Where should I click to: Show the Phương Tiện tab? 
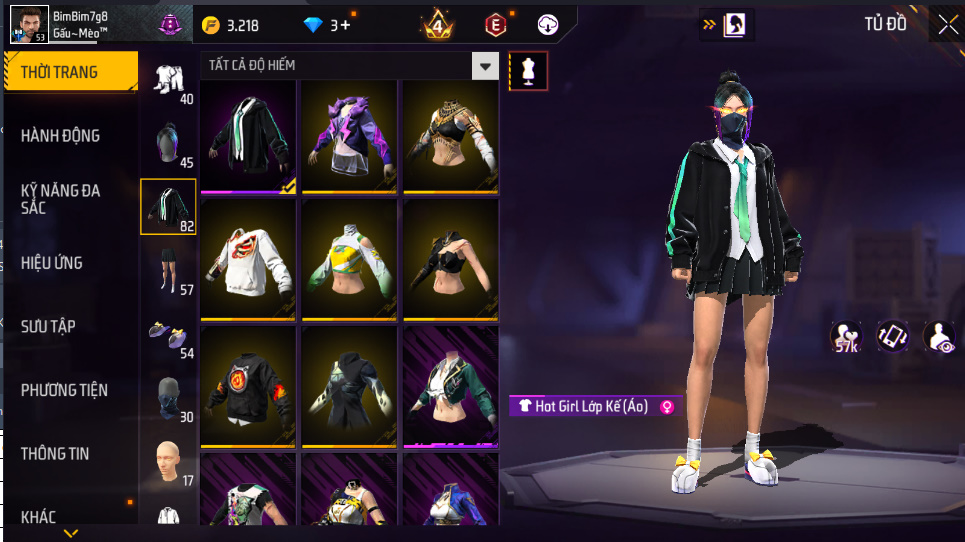pos(65,390)
